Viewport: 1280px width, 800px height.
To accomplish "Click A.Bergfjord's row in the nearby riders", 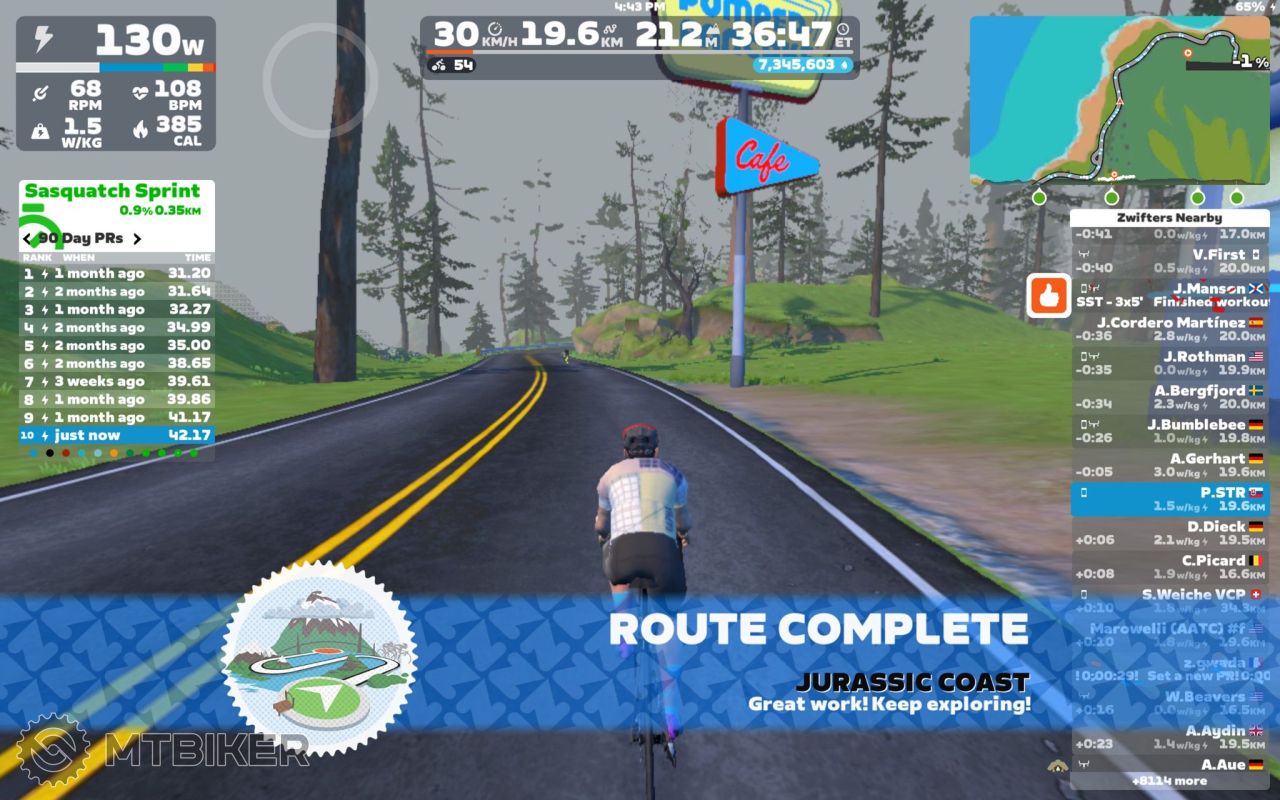I will pos(1170,398).
